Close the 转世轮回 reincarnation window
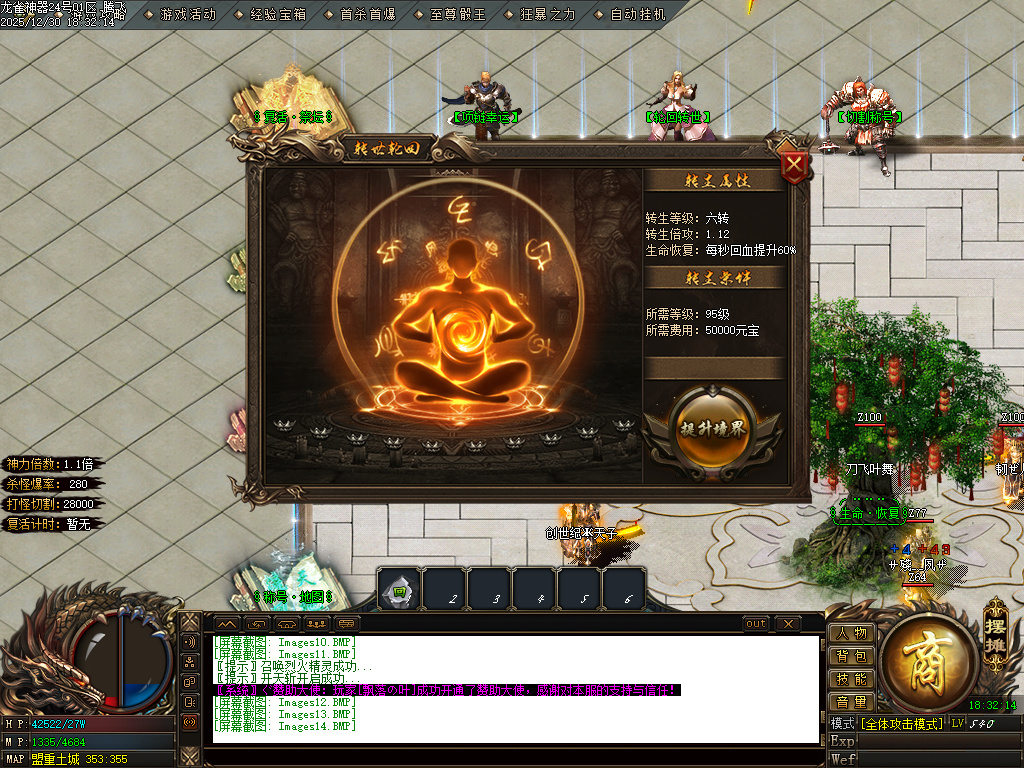This screenshot has width=1024, height=768. pyautogui.click(x=794, y=165)
